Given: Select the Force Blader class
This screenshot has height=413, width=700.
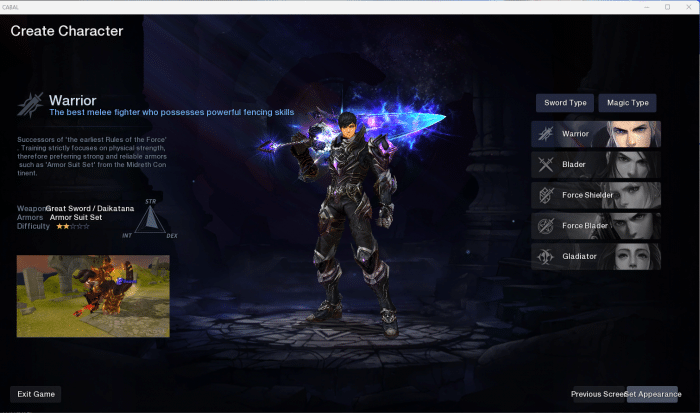Looking at the screenshot, I should (x=596, y=226).
